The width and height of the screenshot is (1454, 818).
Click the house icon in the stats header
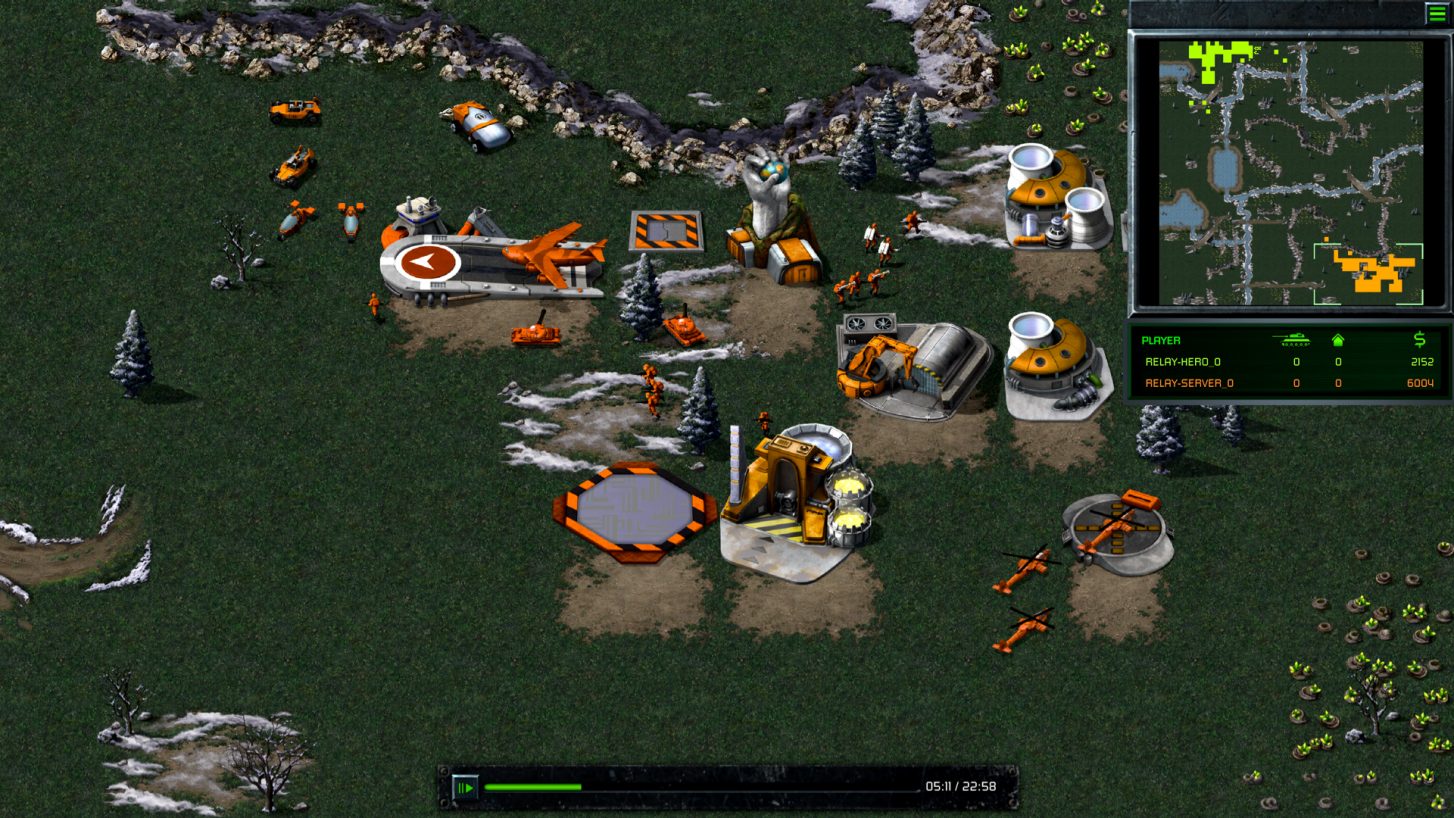pos(1337,341)
